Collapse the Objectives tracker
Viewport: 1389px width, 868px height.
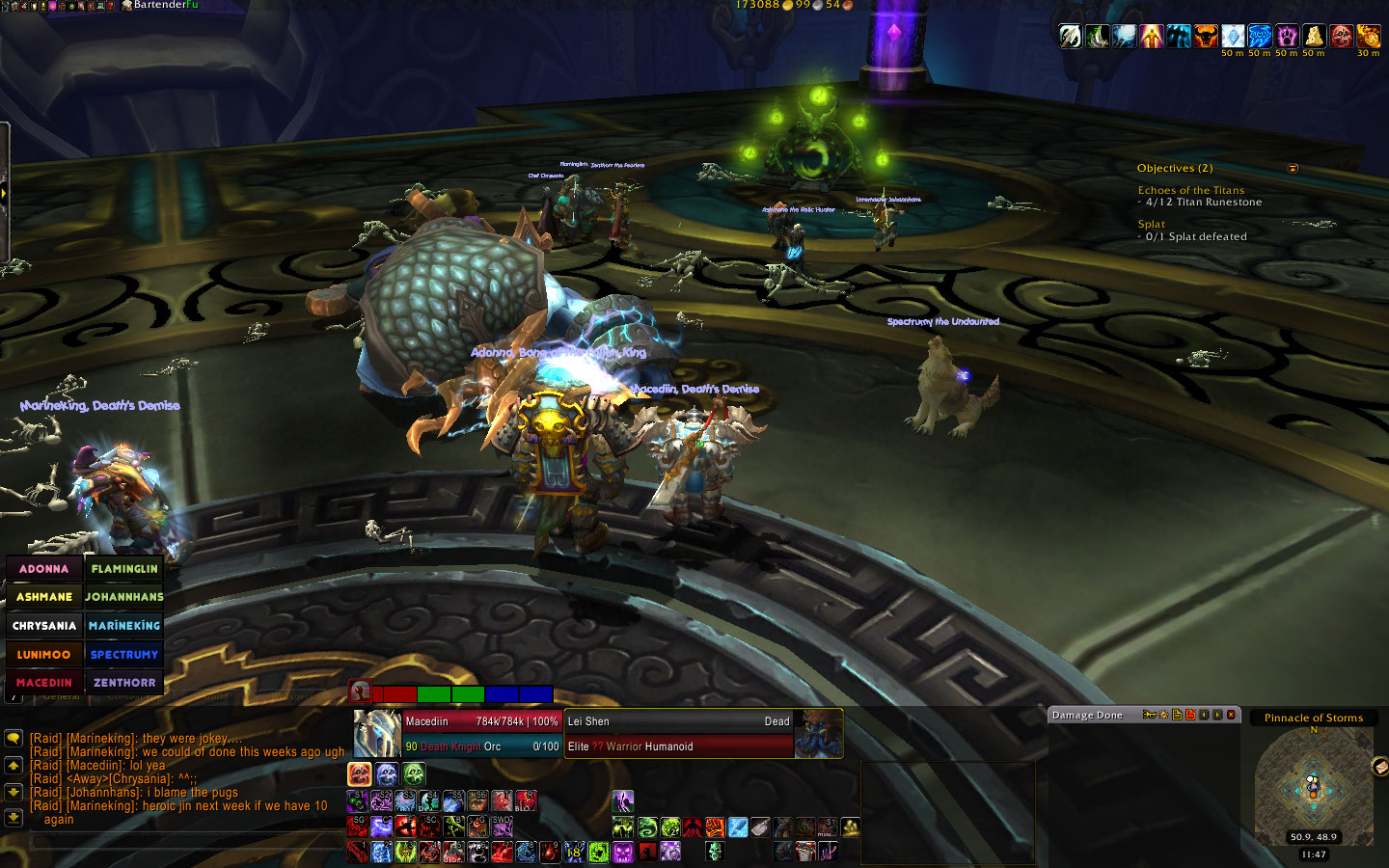1293,169
